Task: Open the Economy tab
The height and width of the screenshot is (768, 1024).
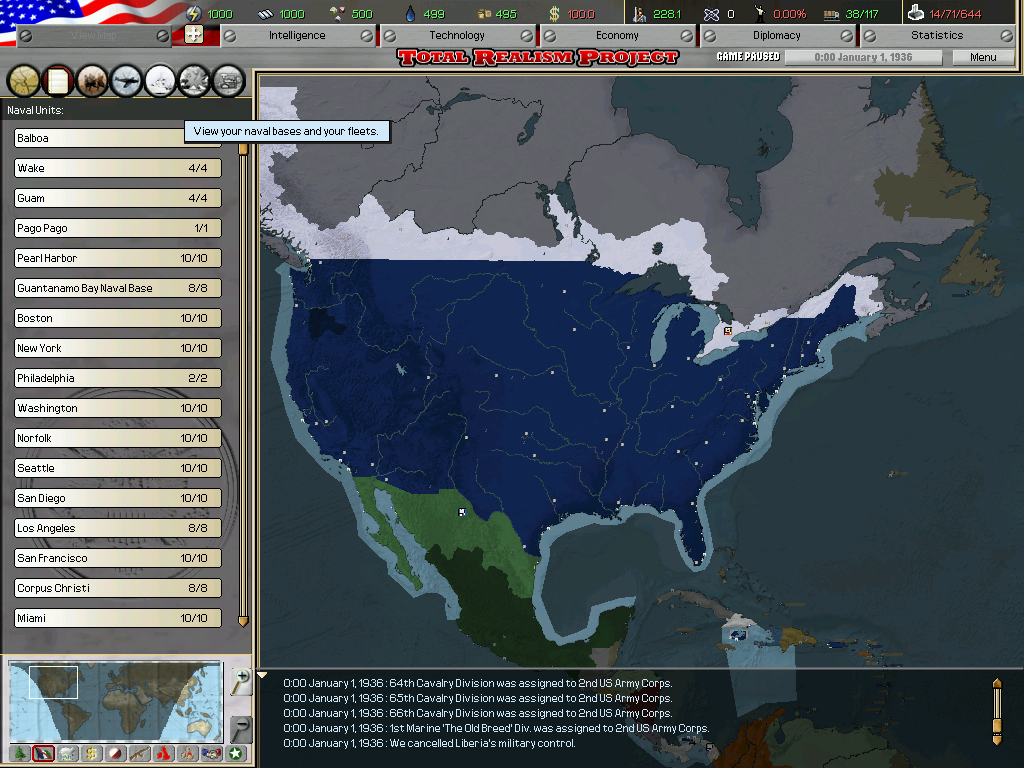Action: click(617, 35)
